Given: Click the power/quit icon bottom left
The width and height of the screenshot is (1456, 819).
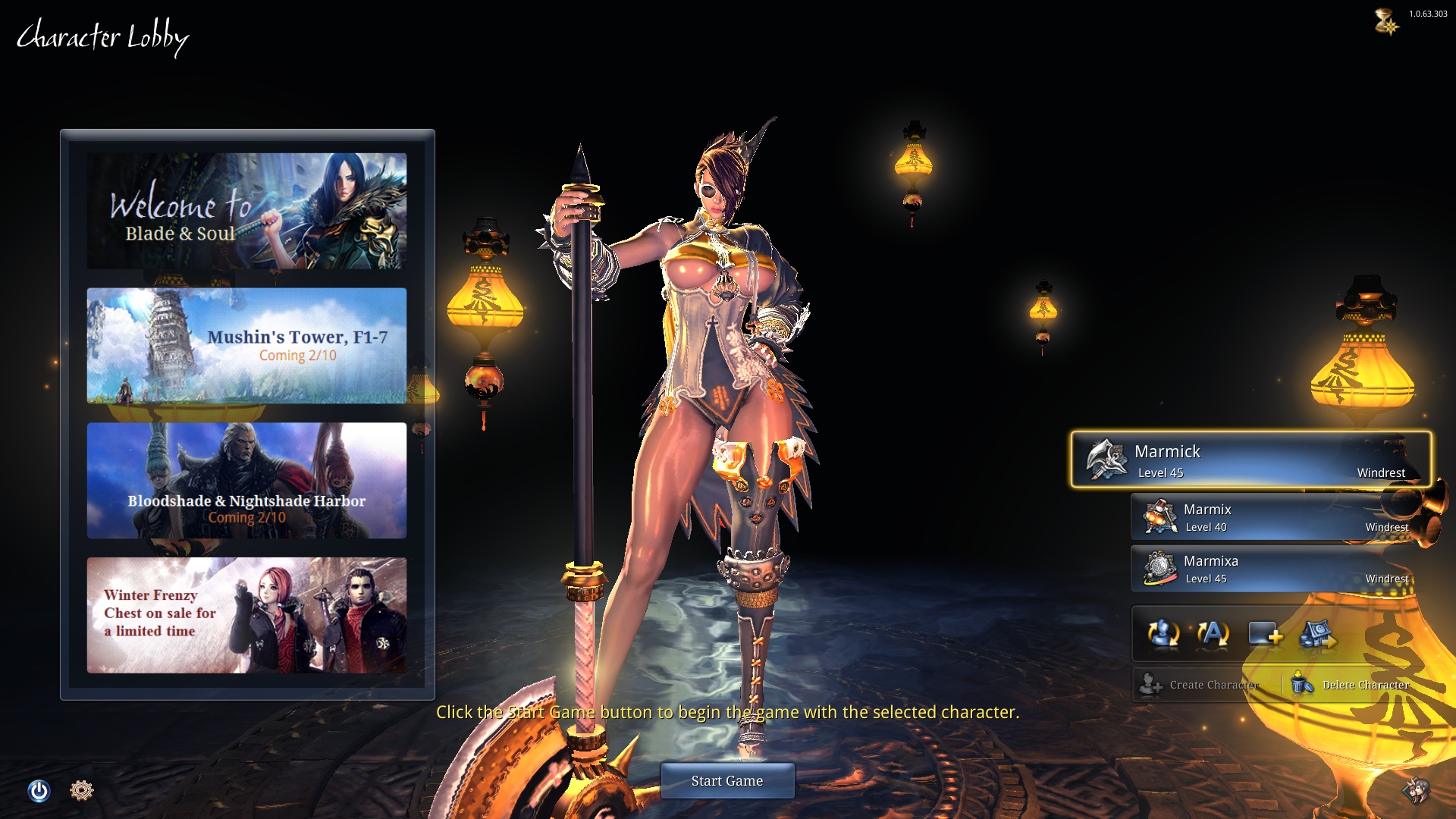Looking at the screenshot, I should (x=39, y=790).
